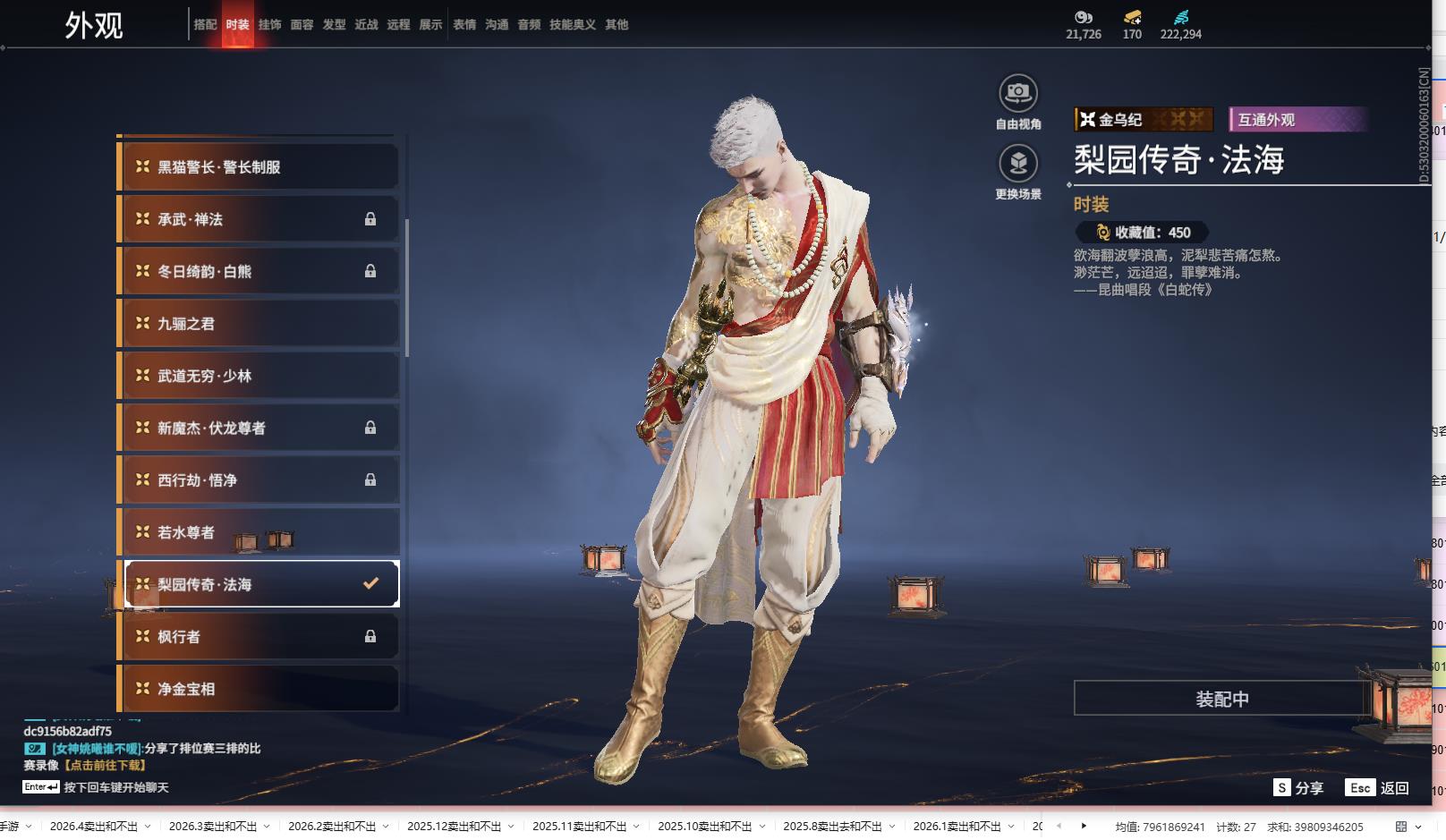The height and width of the screenshot is (840, 1446).
Task: Choose the 西行劫·悟净 outfit row
Action: 259,480
